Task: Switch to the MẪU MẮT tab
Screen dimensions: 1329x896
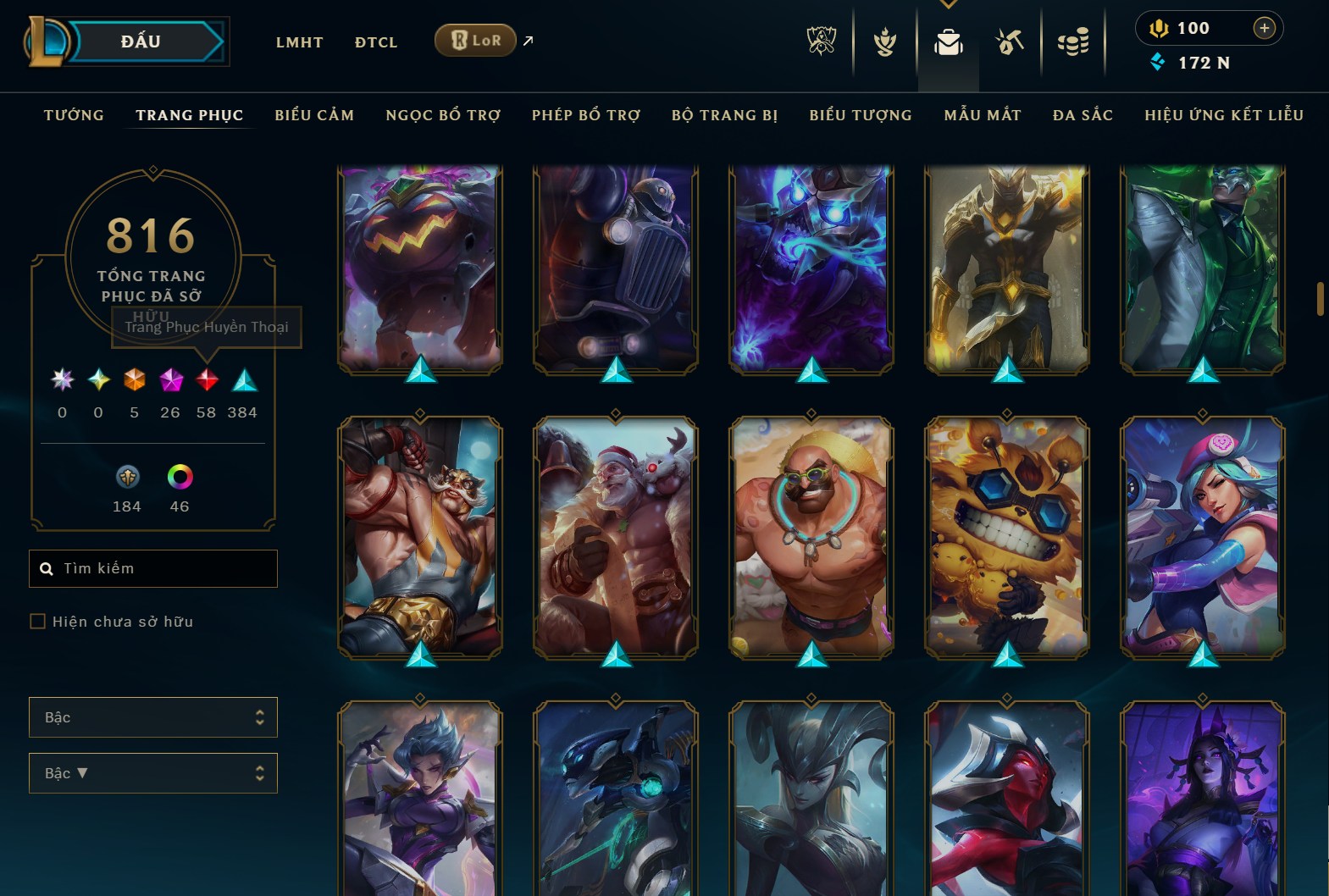Action: 983,115
